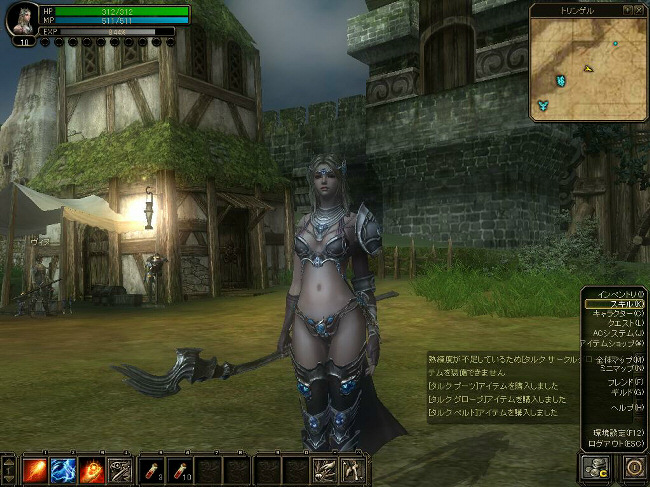Choose ログアウト (Logout) in the menu

pyautogui.click(x=616, y=443)
